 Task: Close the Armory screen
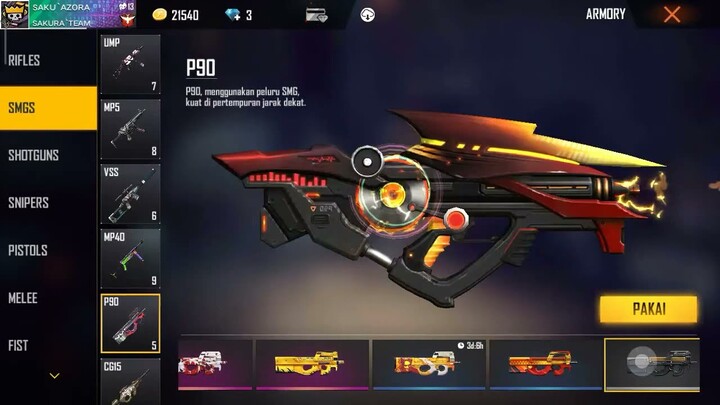tap(672, 14)
